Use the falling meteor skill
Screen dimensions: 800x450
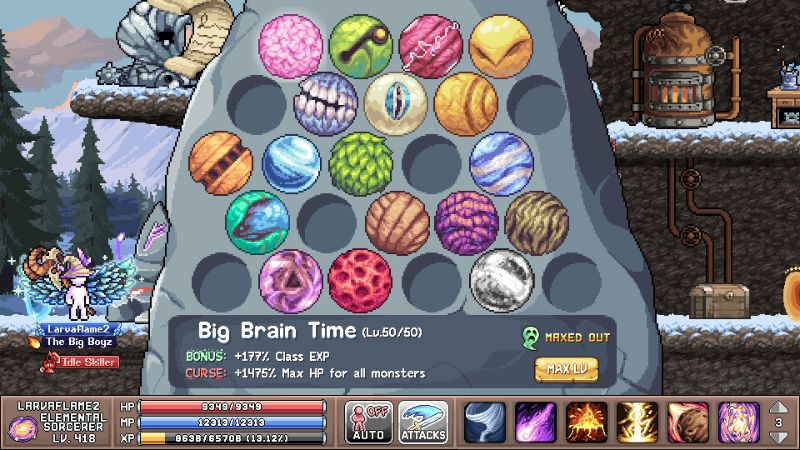point(688,422)
